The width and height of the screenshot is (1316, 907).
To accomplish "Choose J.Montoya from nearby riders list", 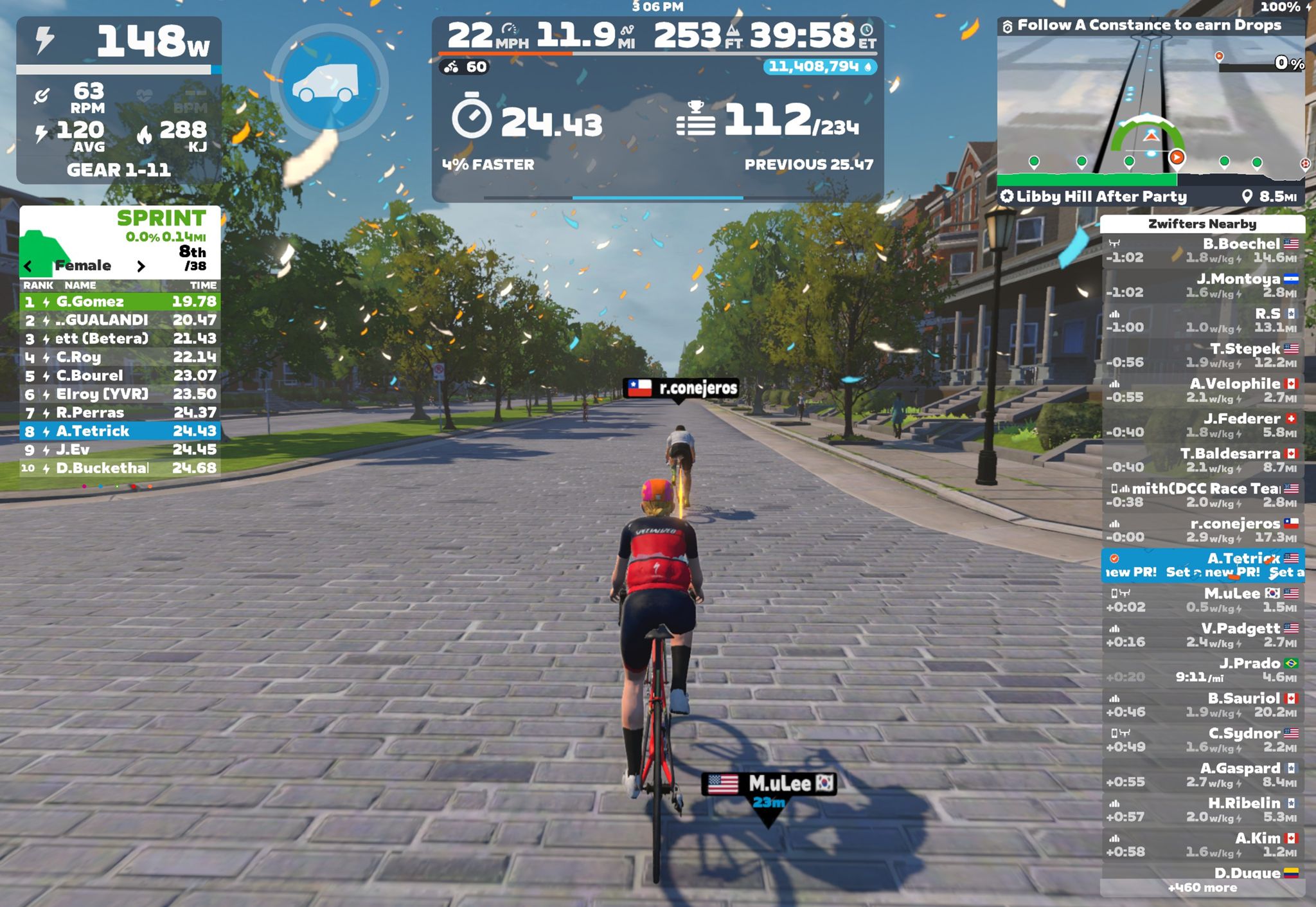I will click(x=1202, y=285).
